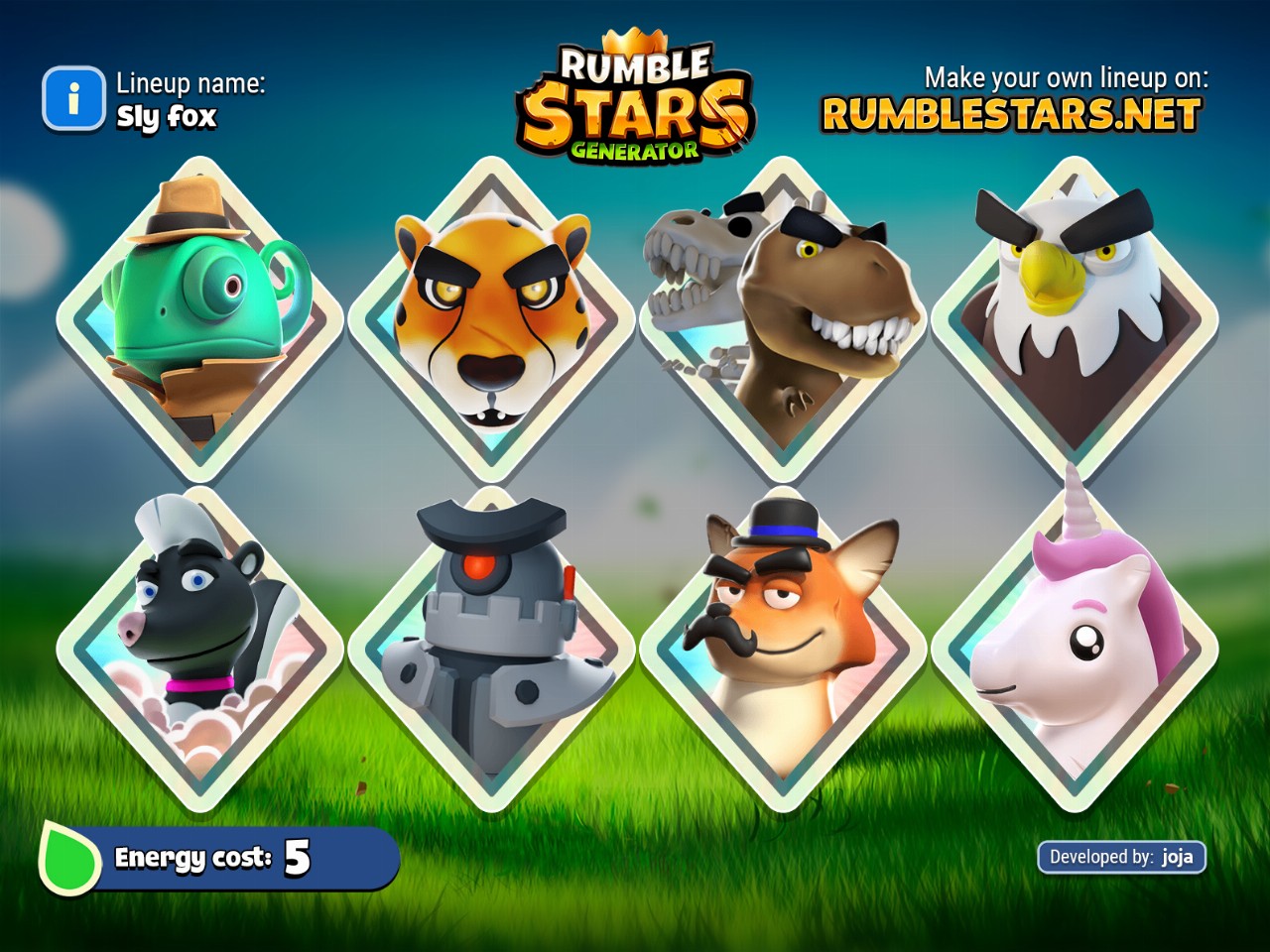Click the Rumble Stars Generator logo
The height and width of the screenshot is (952, 1270).
(635, 101)
